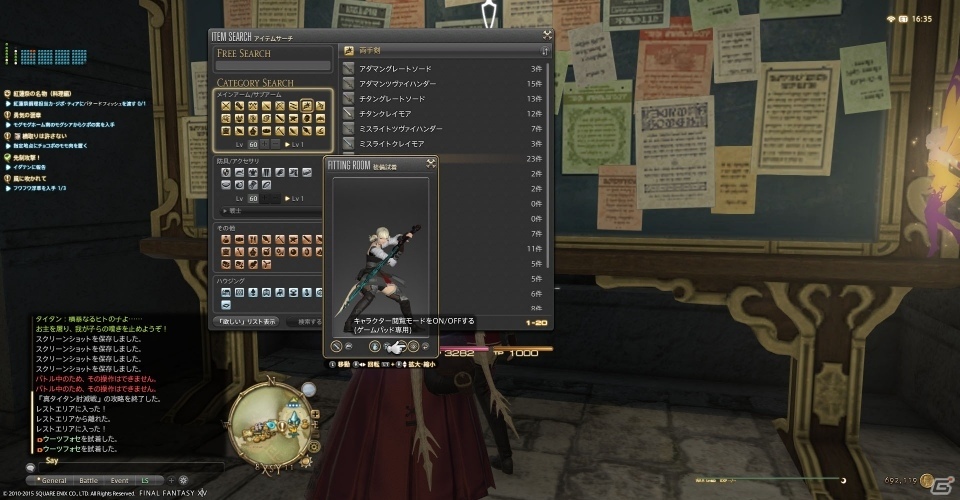Image resolution: width=960 pixels, height=500 pixels.
Task: Close the Item Search window
Action: [546, 35]
